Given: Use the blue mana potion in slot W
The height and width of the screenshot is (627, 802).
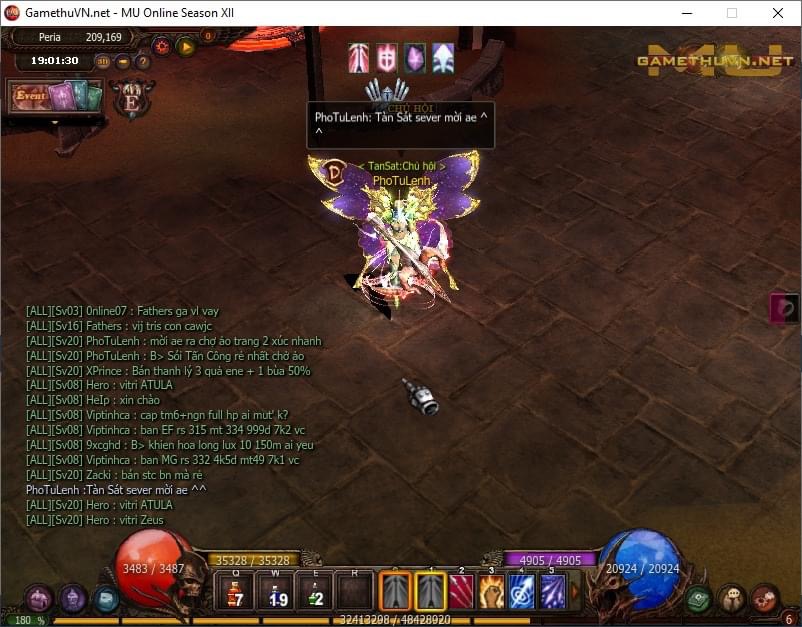Looking at the screenshot, I should [x=275, y=592].
